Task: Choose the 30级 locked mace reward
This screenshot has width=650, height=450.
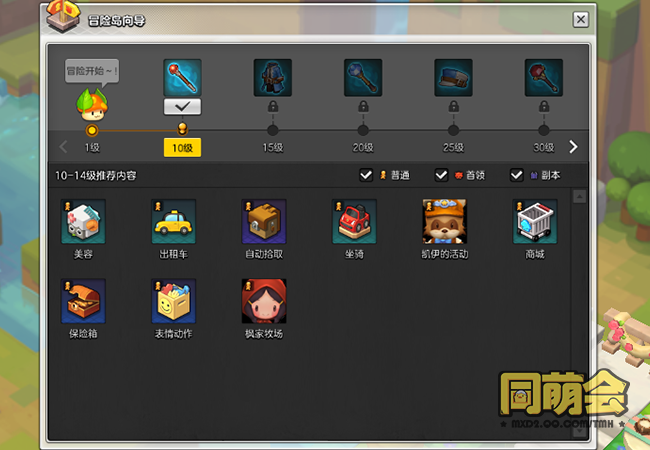Action: [543, 77]
